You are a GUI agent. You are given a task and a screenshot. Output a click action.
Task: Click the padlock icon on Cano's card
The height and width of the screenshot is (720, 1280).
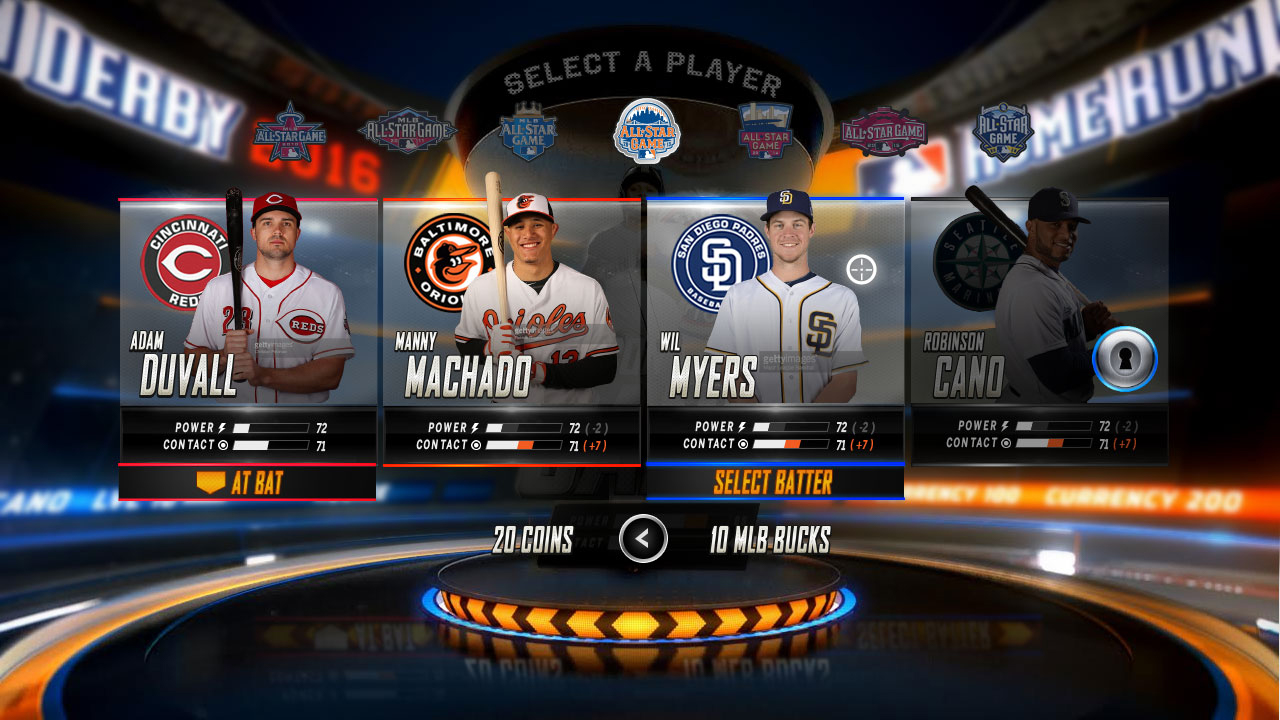click(x=1125, y=358)
